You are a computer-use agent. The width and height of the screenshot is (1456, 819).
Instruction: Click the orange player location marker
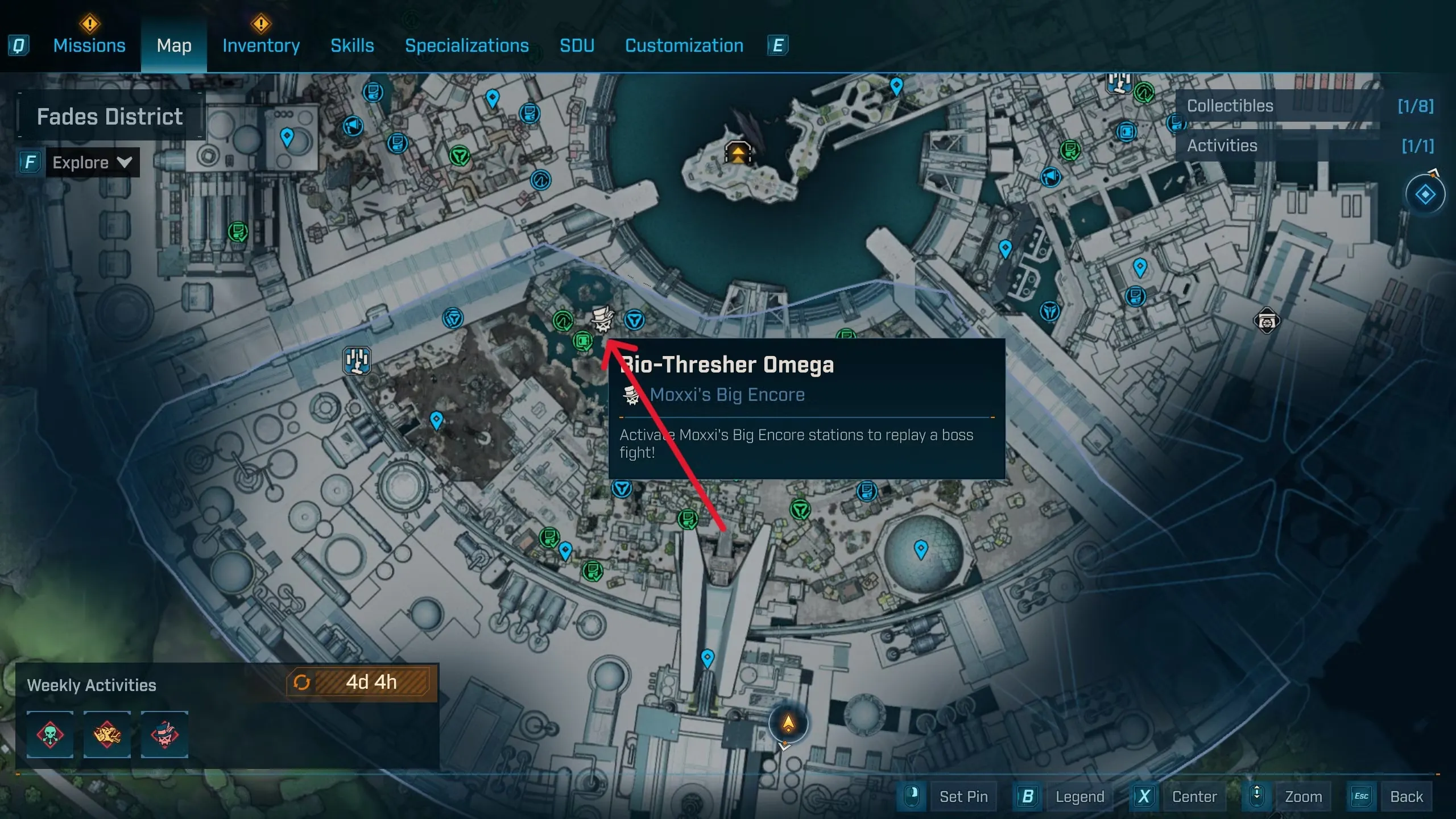[x=788, y=723]
